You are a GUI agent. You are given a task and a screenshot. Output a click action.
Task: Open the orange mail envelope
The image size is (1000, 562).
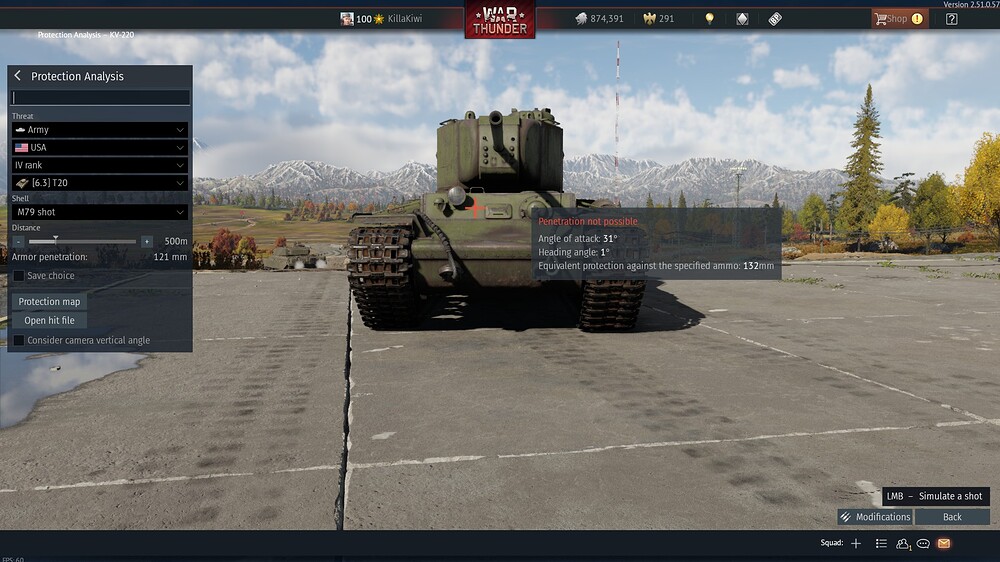943,543
